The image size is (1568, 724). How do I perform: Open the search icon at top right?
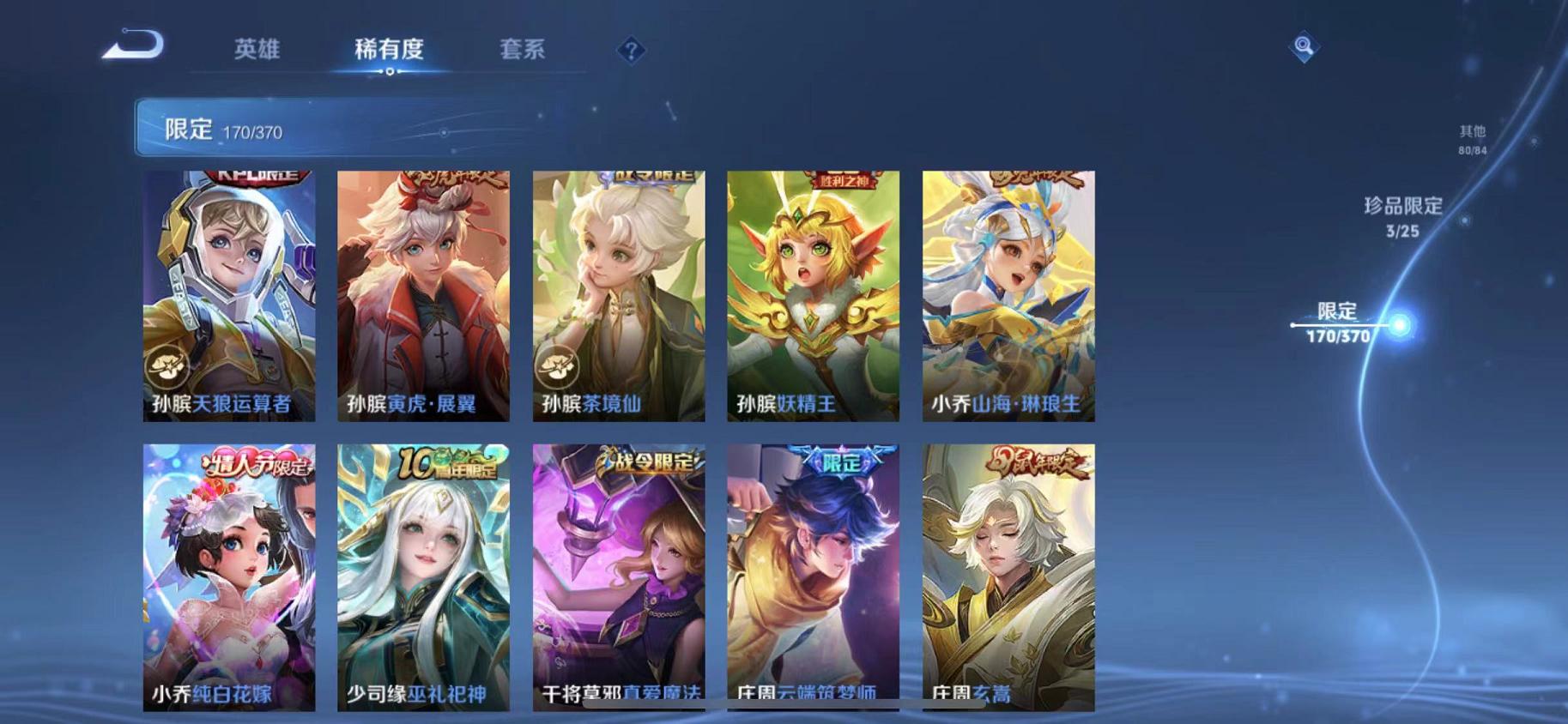coord(1303,47)
